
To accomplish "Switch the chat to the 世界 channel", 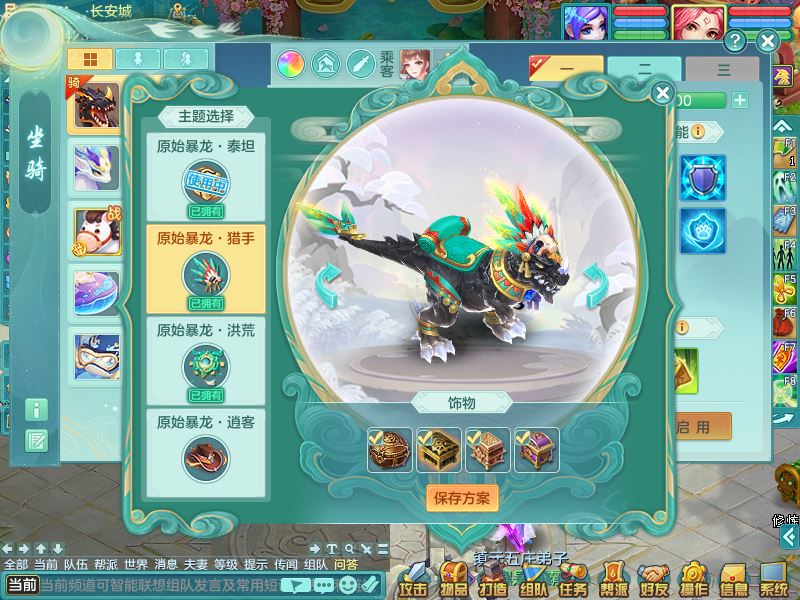I will point(136,564).
